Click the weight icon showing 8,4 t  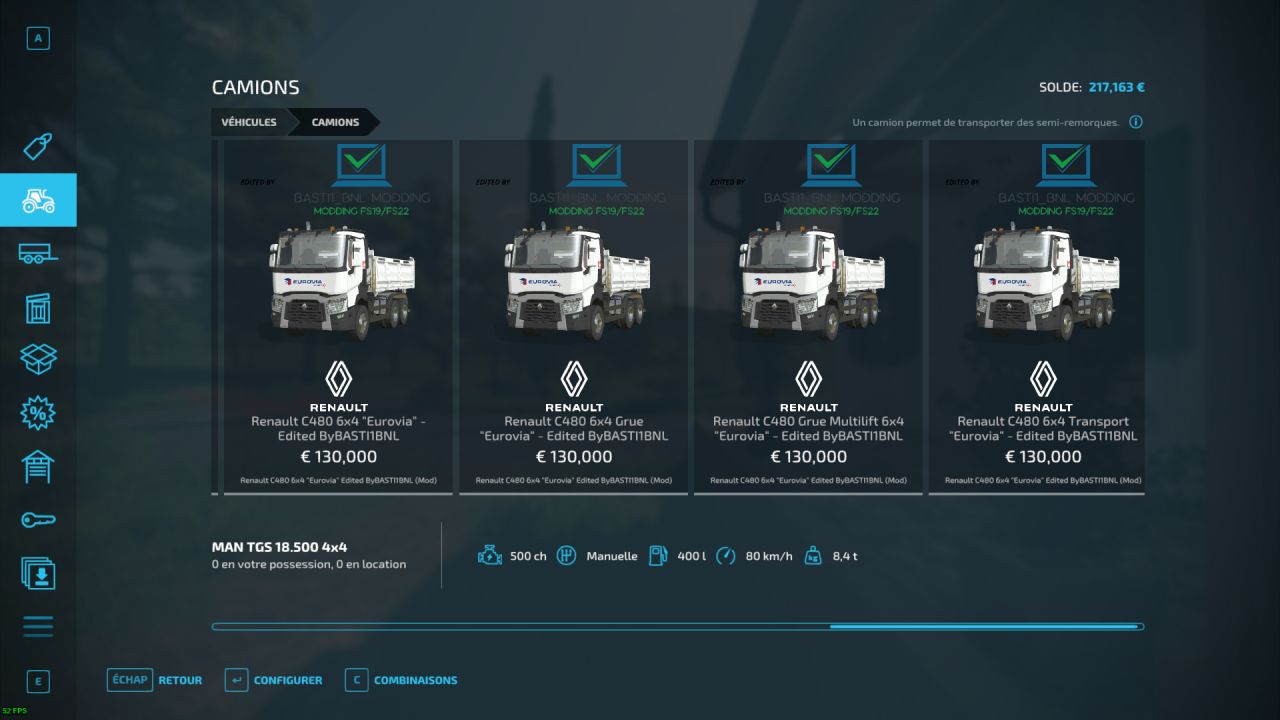(811, 555)
